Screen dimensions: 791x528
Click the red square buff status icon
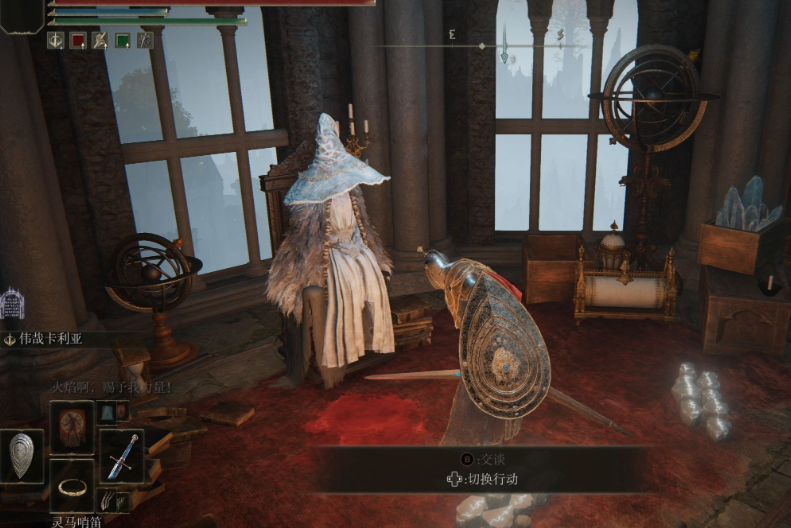pos(78,40)
